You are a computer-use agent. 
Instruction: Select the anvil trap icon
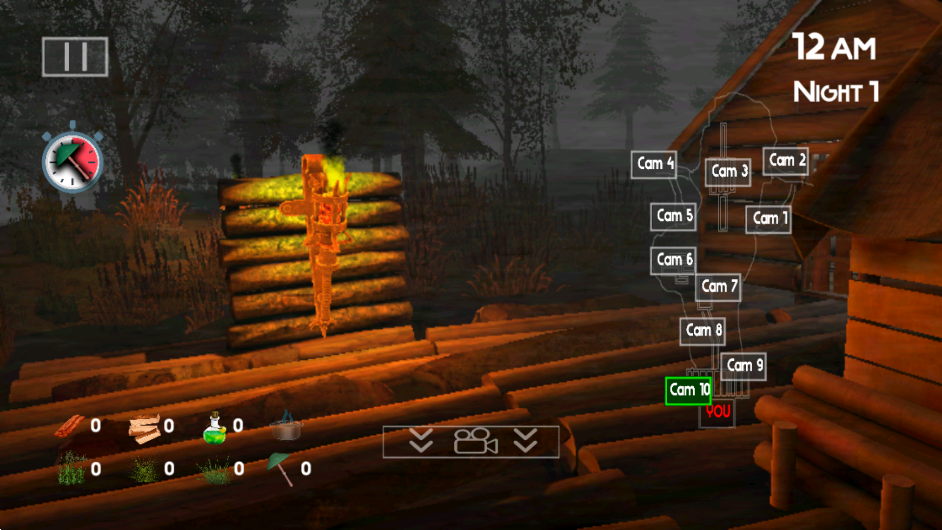pyautogui.click(x=286, y=427)
